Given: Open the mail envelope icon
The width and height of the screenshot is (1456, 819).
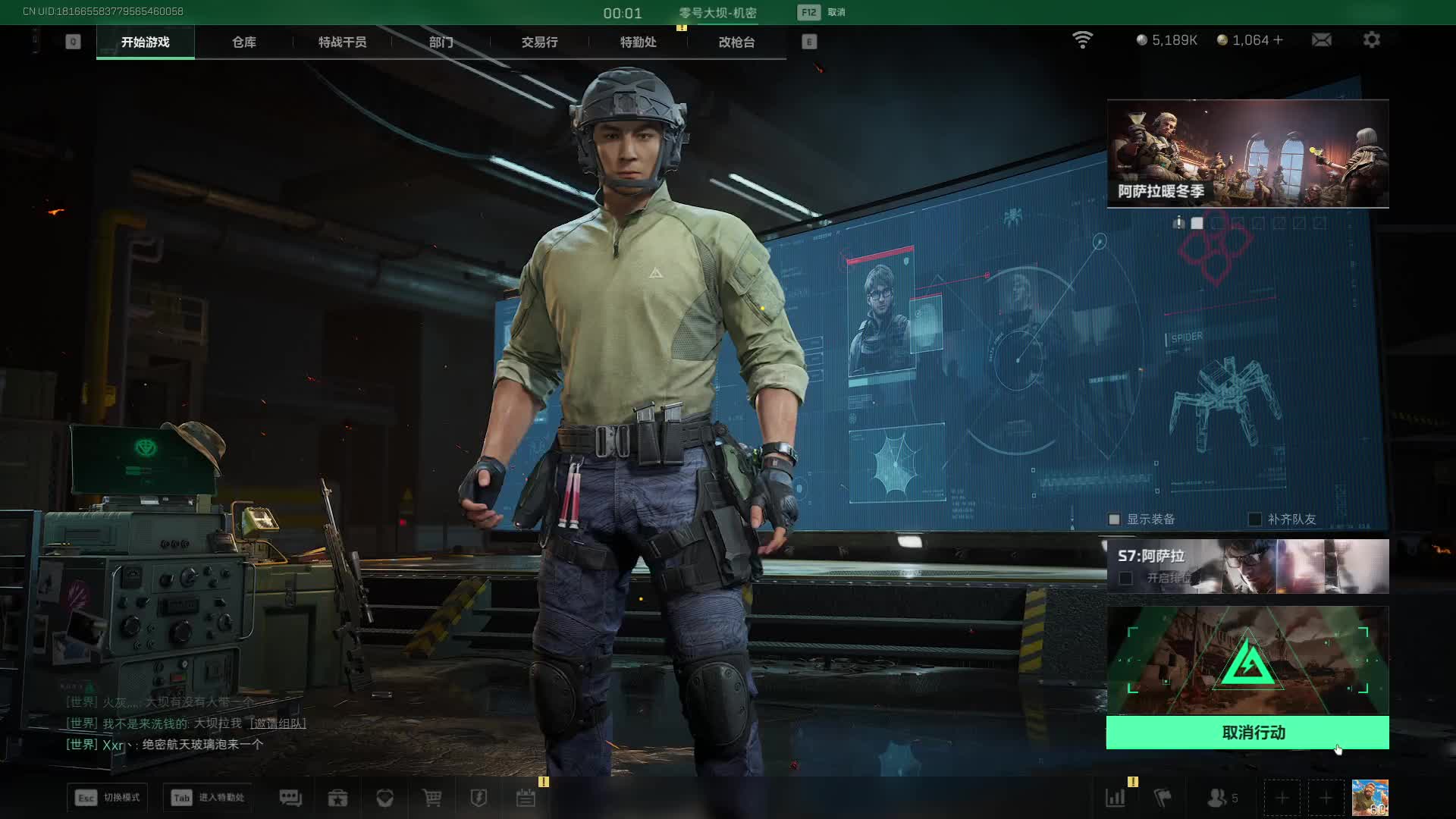Looking at the screenshot, I should [1321, 40].
